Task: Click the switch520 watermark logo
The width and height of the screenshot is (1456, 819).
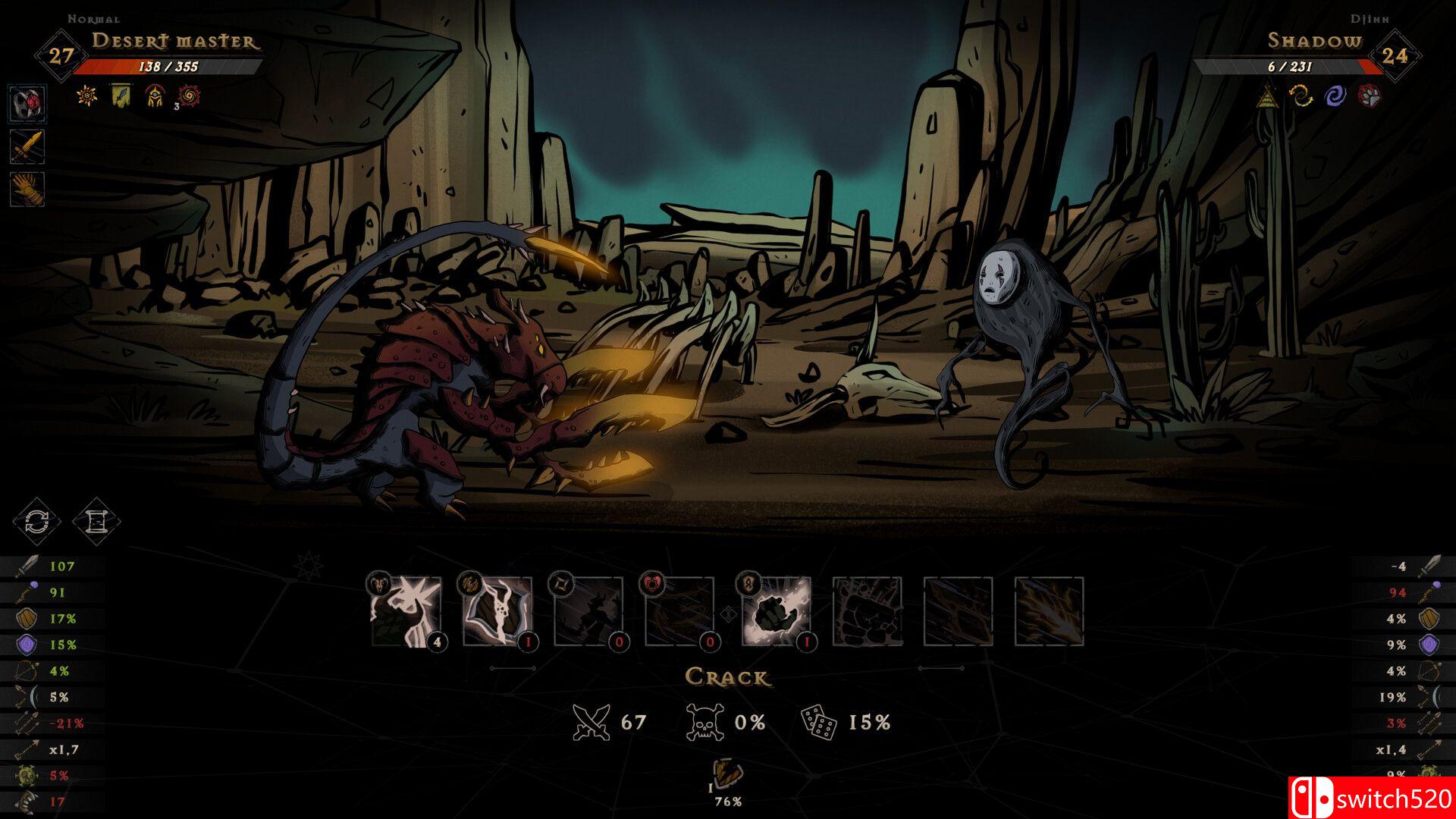Action: click(1371, 799)
